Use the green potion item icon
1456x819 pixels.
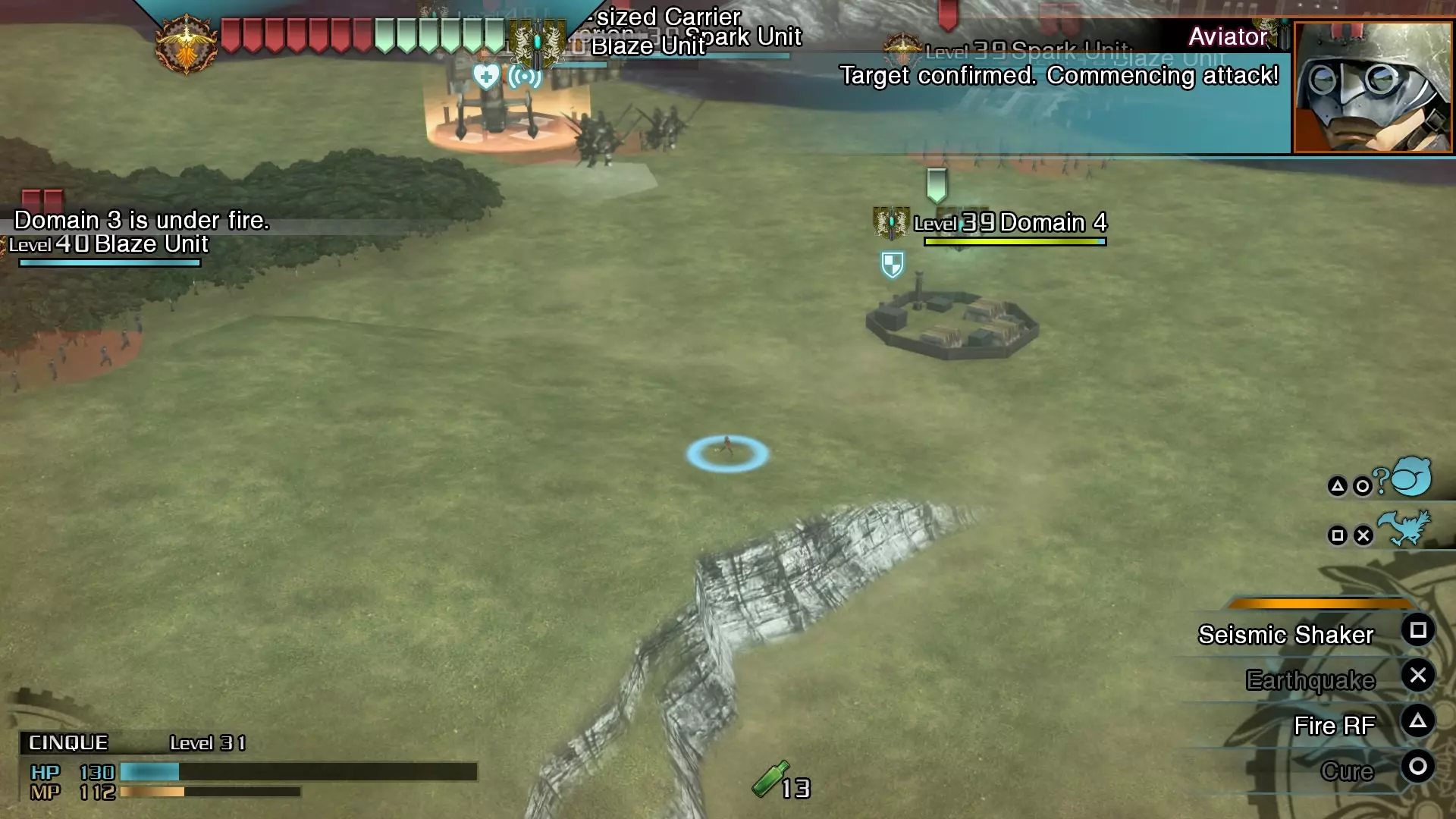(770, 780)
